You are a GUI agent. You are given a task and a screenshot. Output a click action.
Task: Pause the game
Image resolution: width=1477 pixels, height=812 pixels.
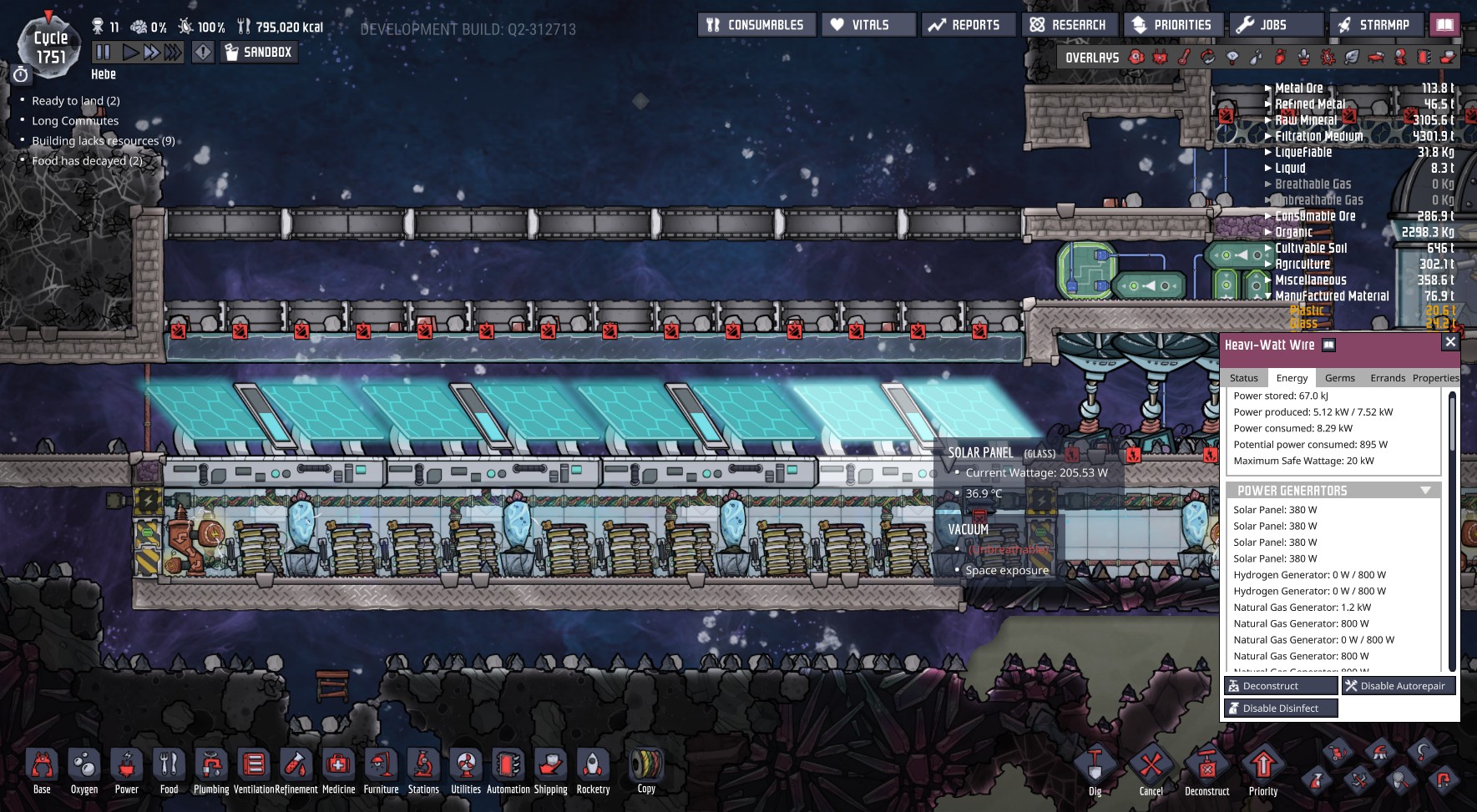click(104, 53)
